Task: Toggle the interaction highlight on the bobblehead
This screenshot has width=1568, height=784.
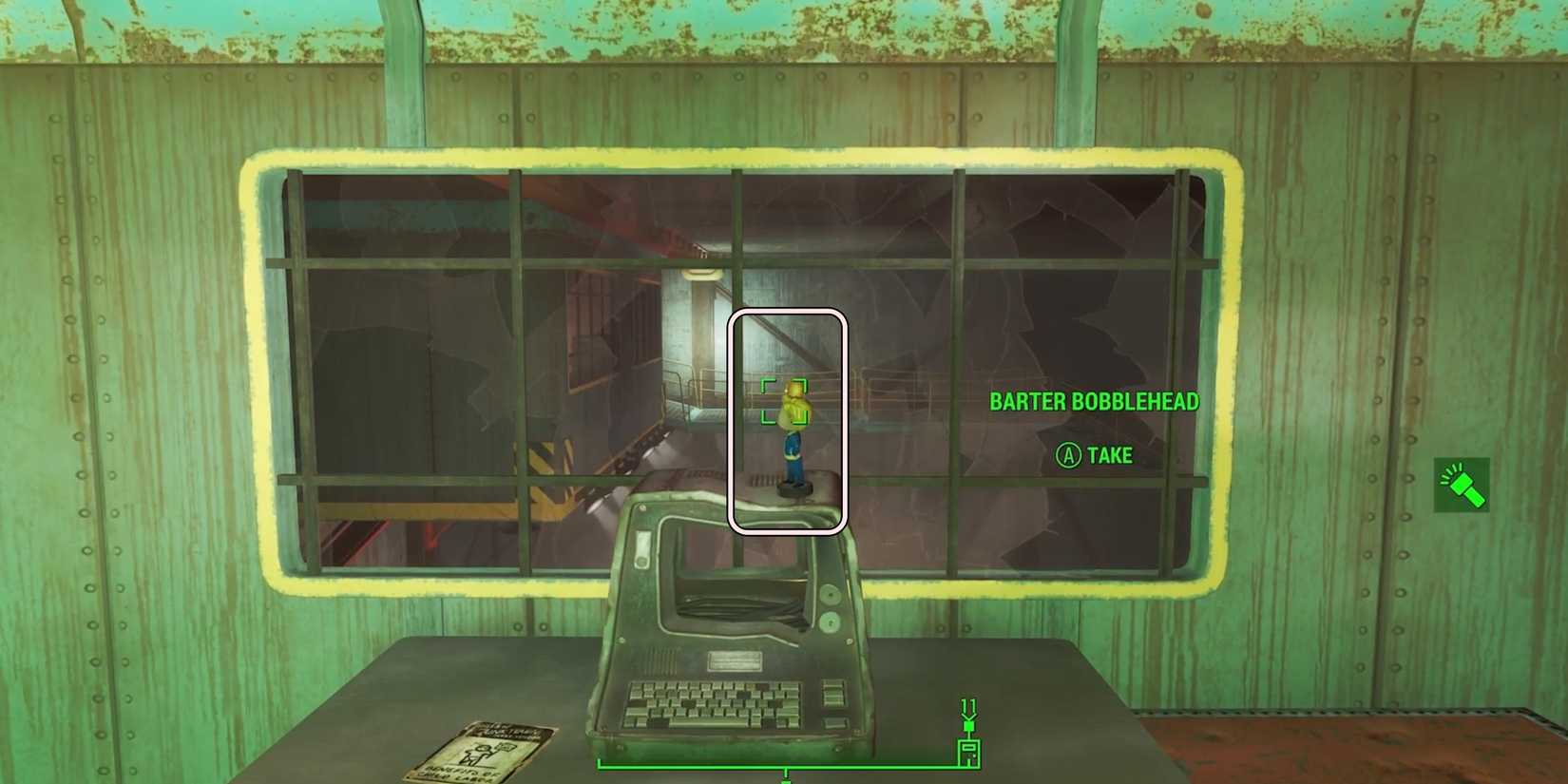Action: (789, 418)
